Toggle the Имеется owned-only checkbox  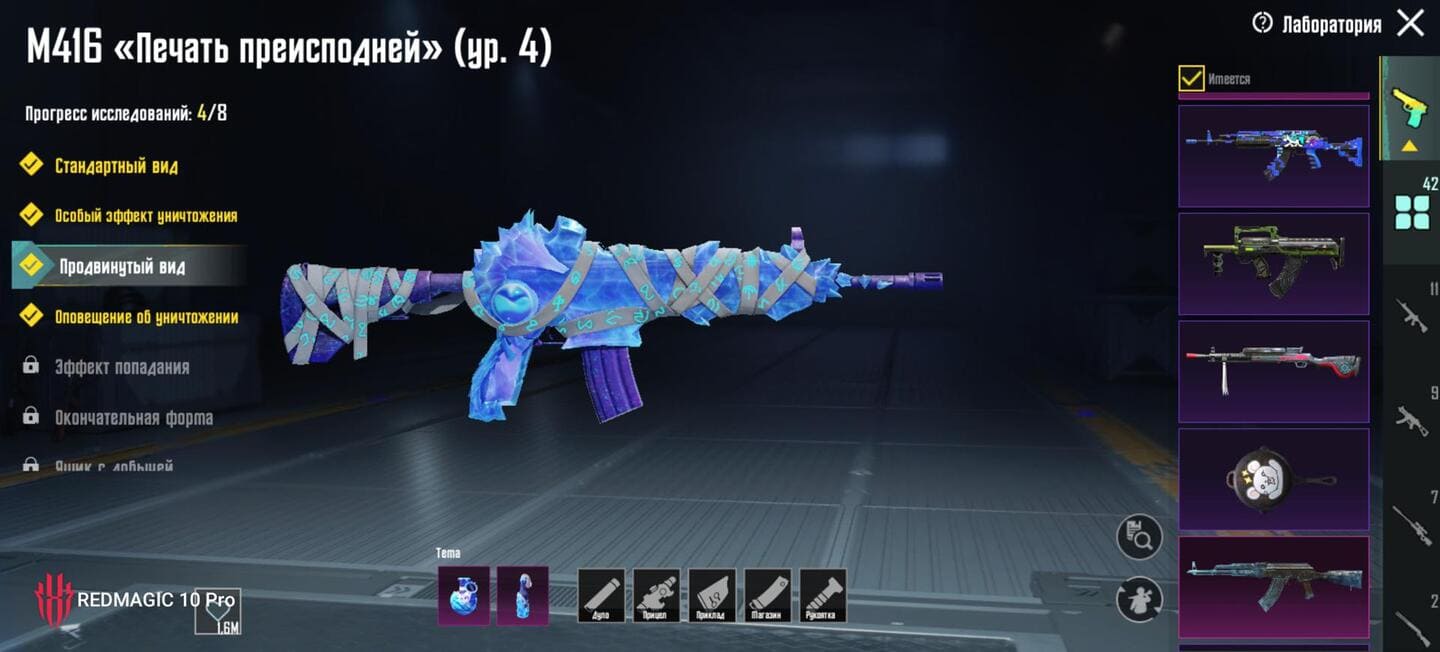click(x=1191, y=78)
